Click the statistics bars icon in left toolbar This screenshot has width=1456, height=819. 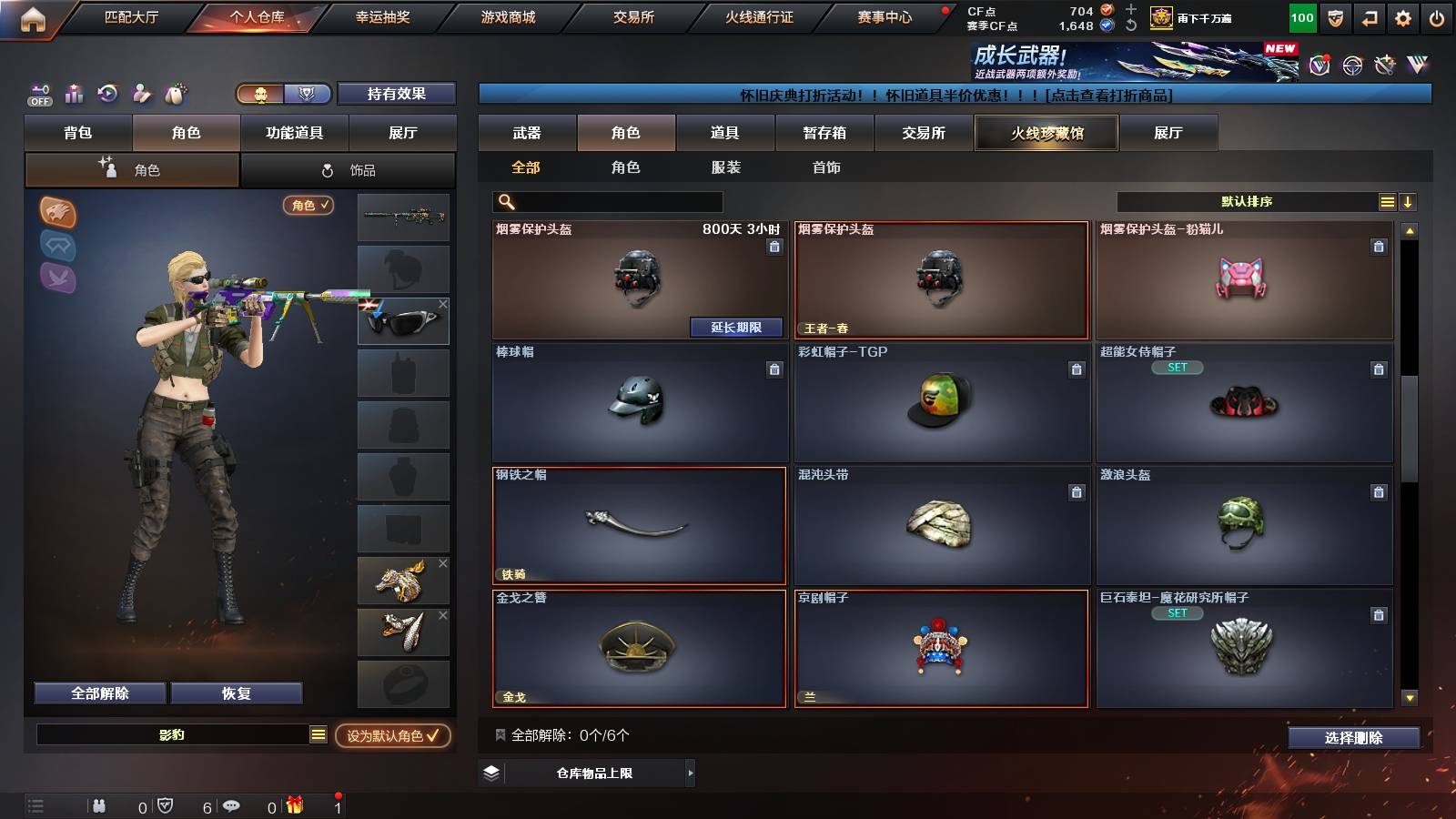point(74,93)
